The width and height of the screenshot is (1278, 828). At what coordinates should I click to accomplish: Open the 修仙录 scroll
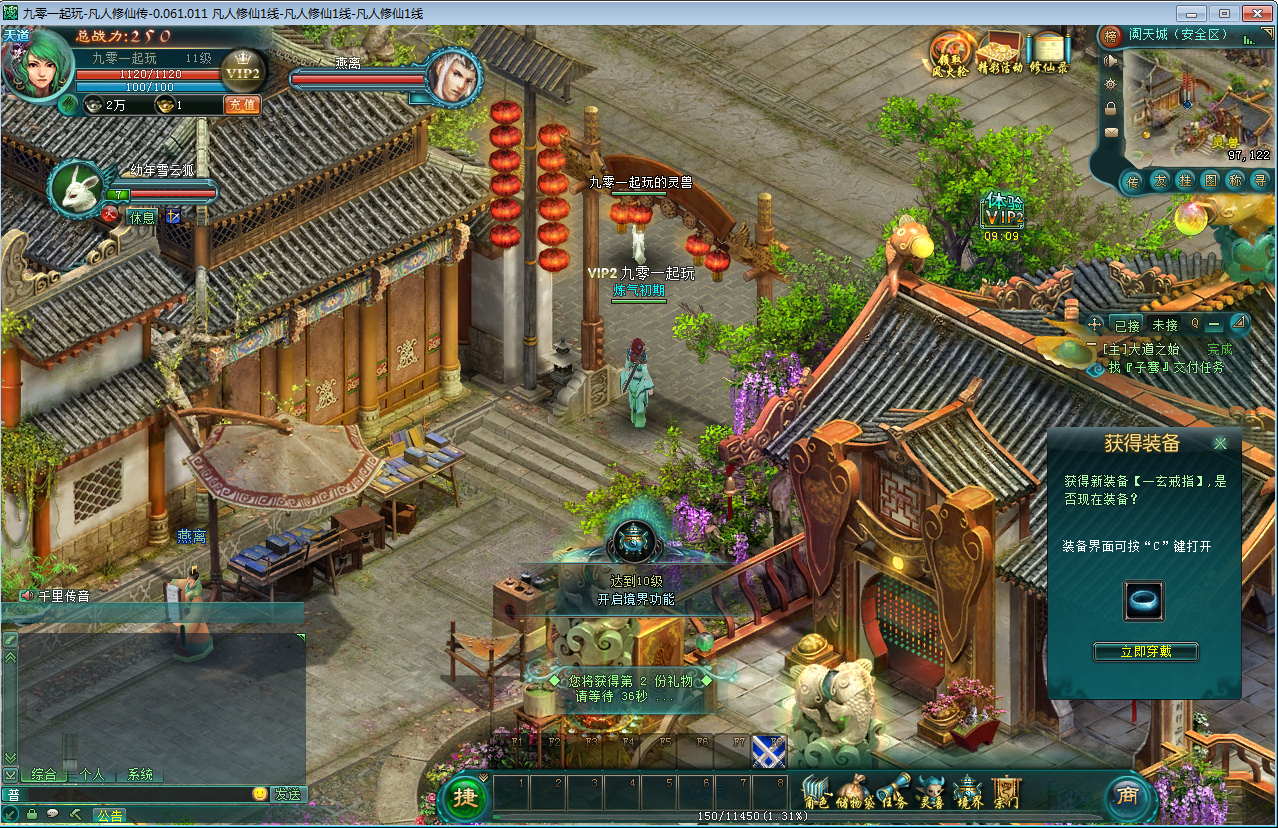point(1049,54)
